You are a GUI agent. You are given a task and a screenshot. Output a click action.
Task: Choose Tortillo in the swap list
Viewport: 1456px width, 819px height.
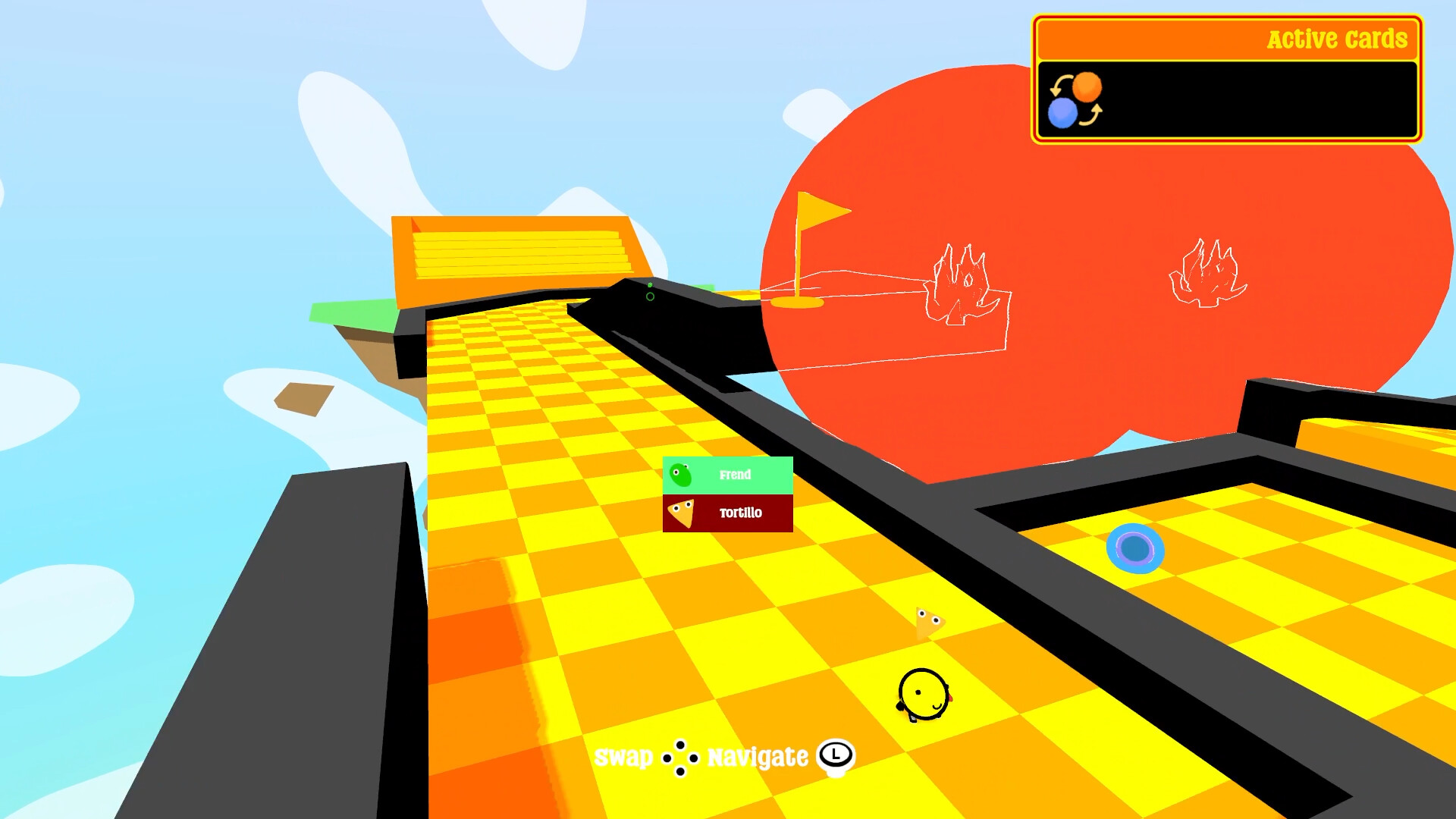point(727,513)
